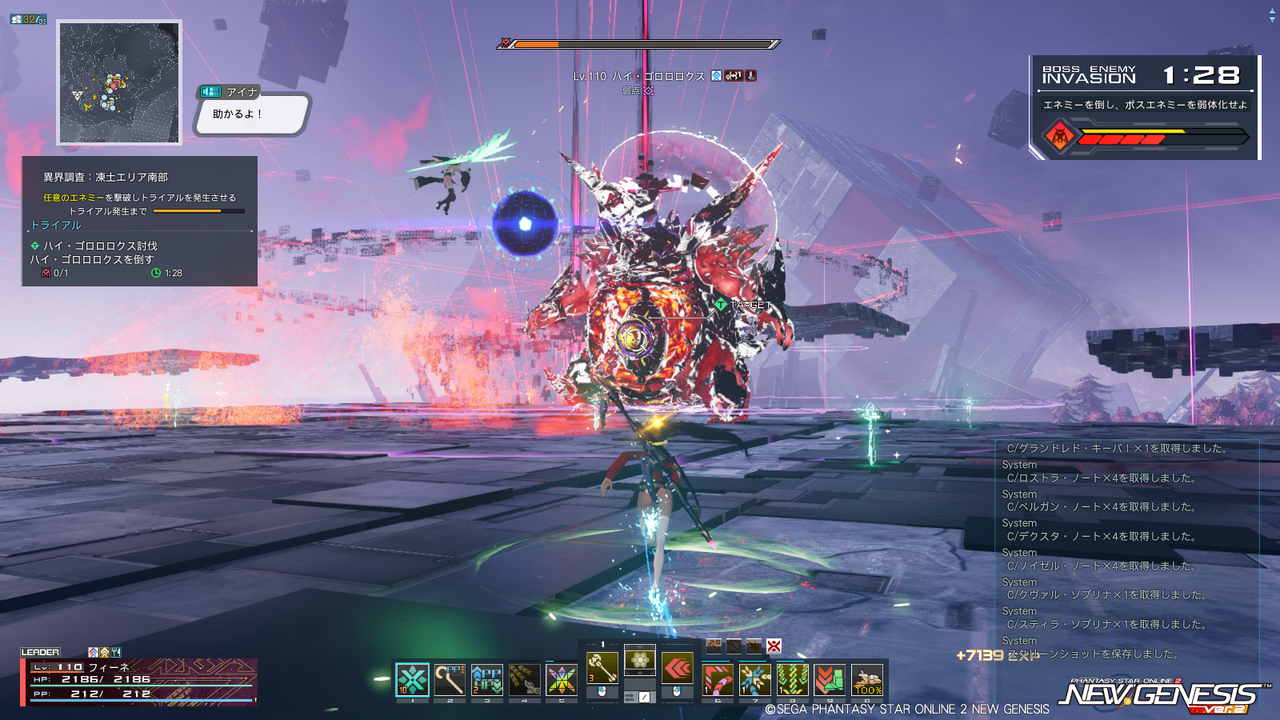The image size is (1280, 720).
Task: Select the 100% gauge slot
Action: [x=867, y=680]
